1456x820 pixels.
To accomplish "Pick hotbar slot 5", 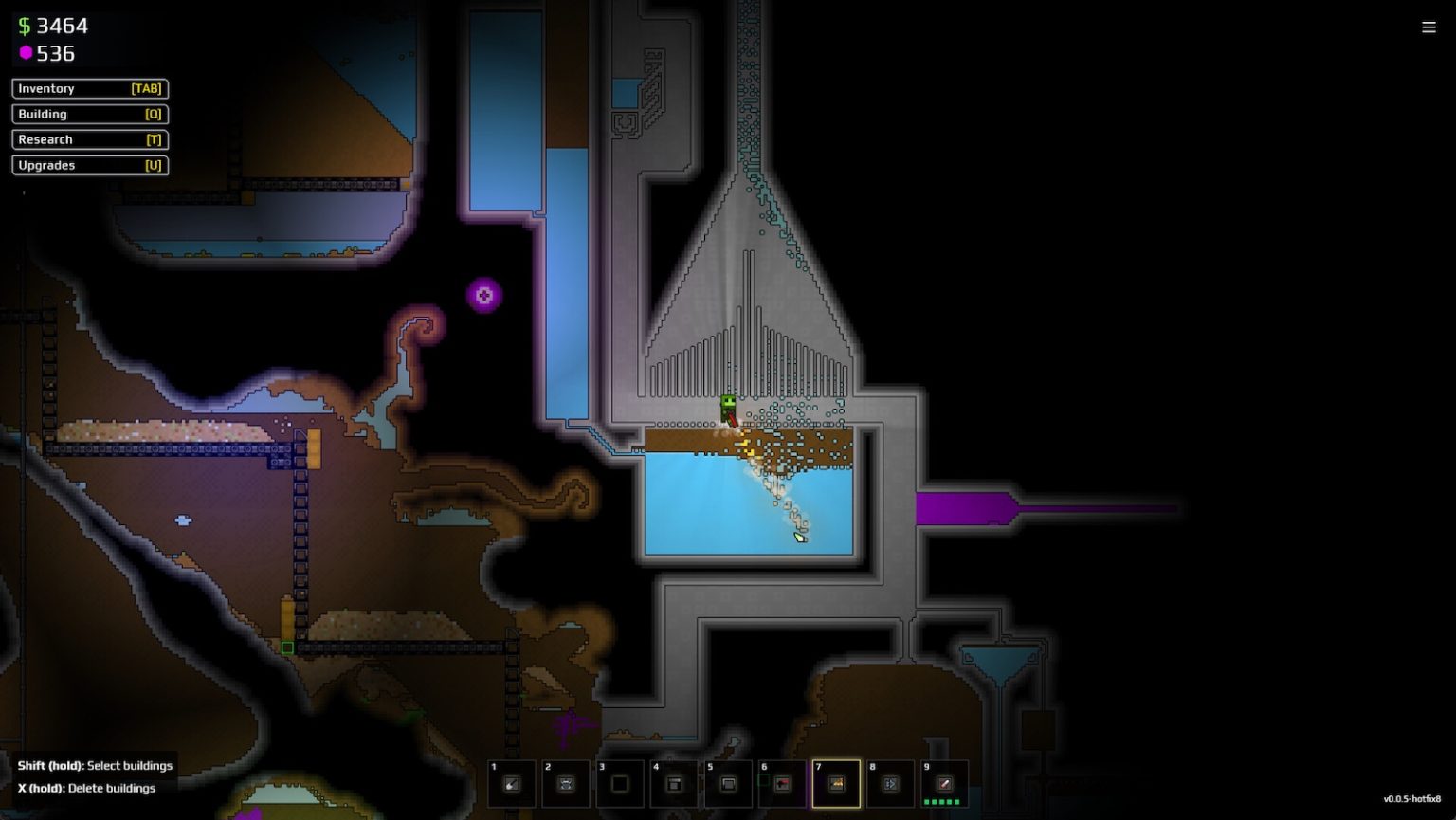I will click(x=728, y=784).
